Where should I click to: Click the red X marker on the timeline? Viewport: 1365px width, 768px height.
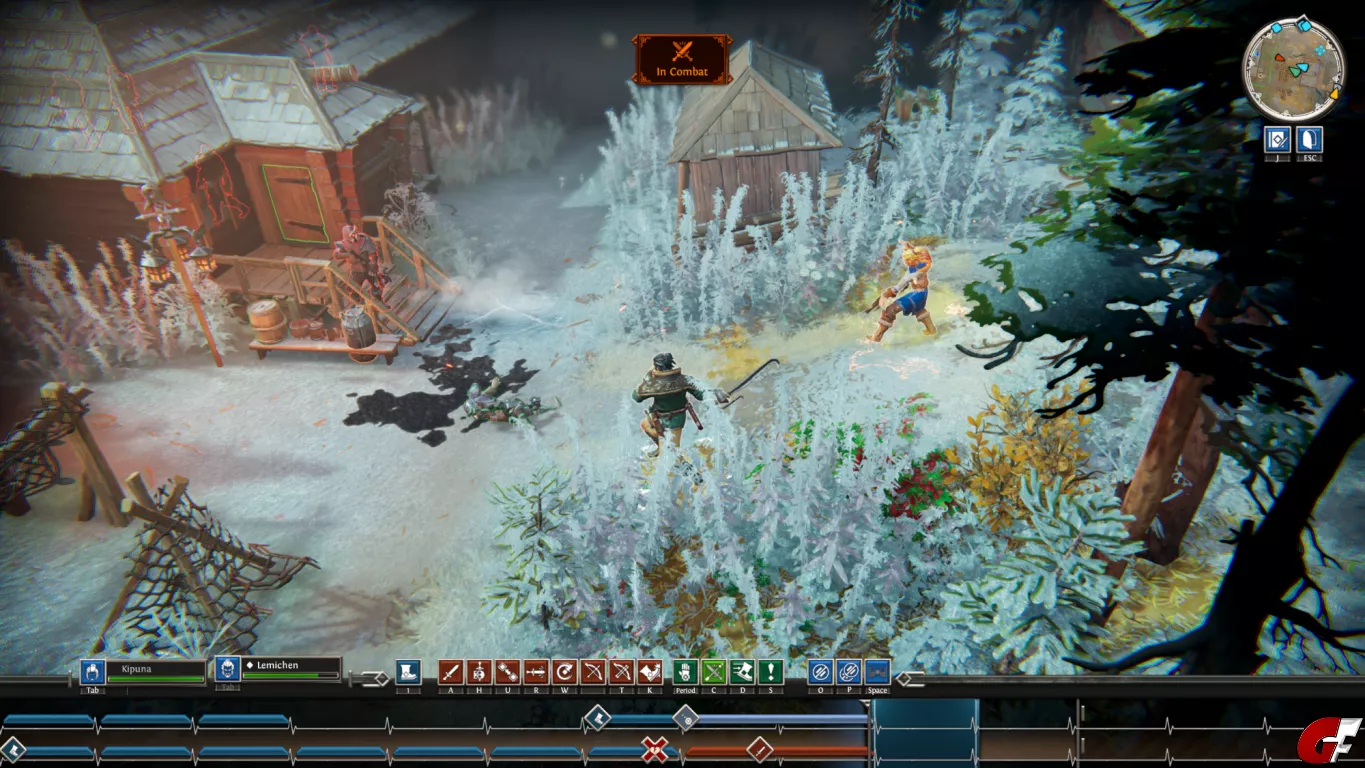click(655, 749)
